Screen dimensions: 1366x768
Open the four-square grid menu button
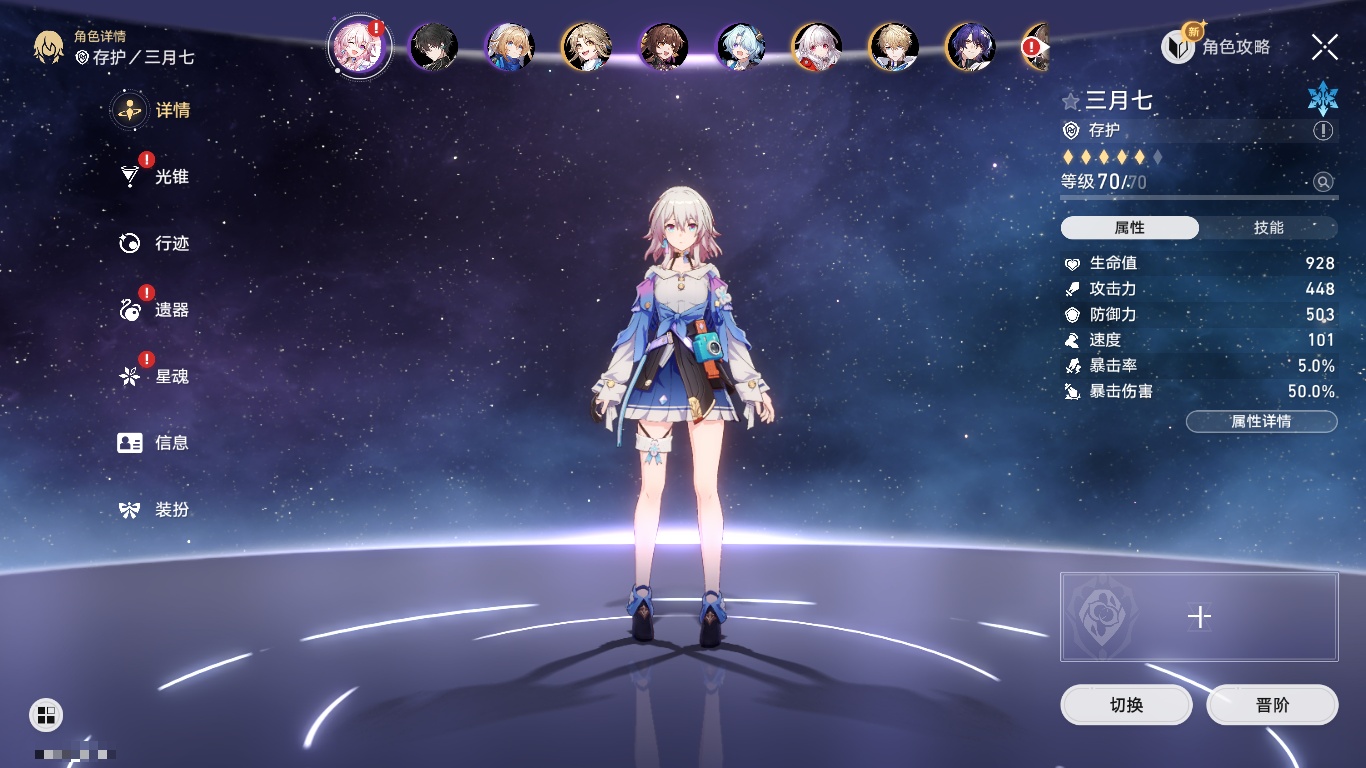click(x=46, y=714)
